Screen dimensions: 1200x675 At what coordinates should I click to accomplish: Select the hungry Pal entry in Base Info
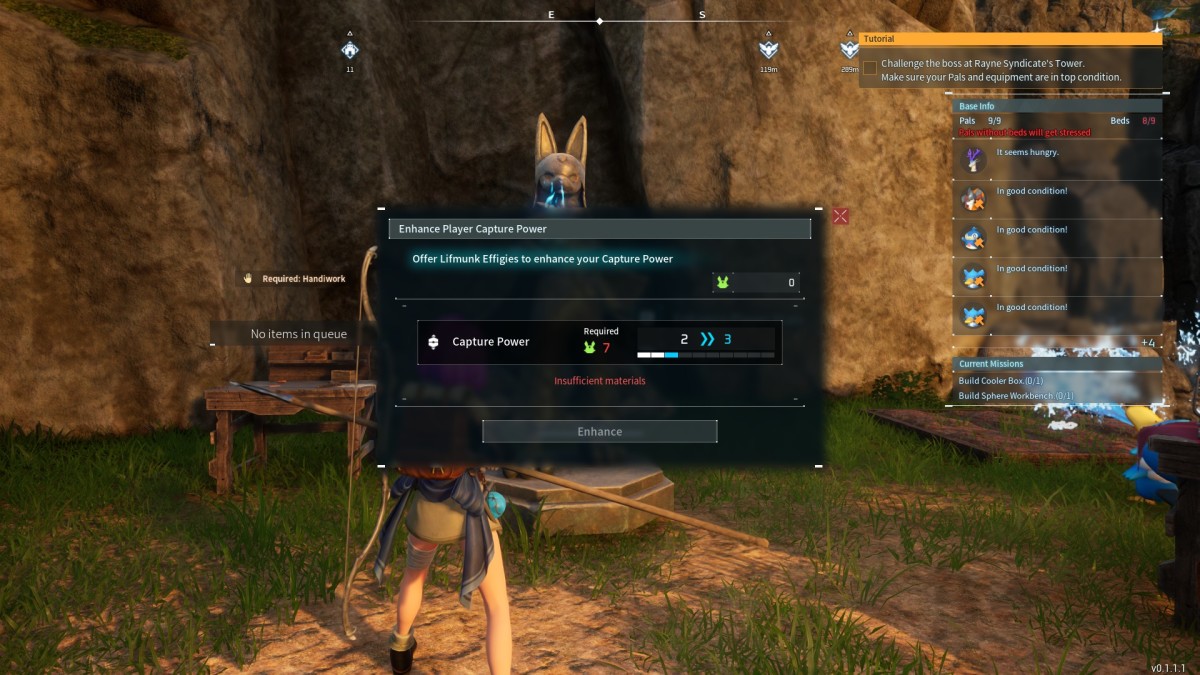(x=1056, y=158)
